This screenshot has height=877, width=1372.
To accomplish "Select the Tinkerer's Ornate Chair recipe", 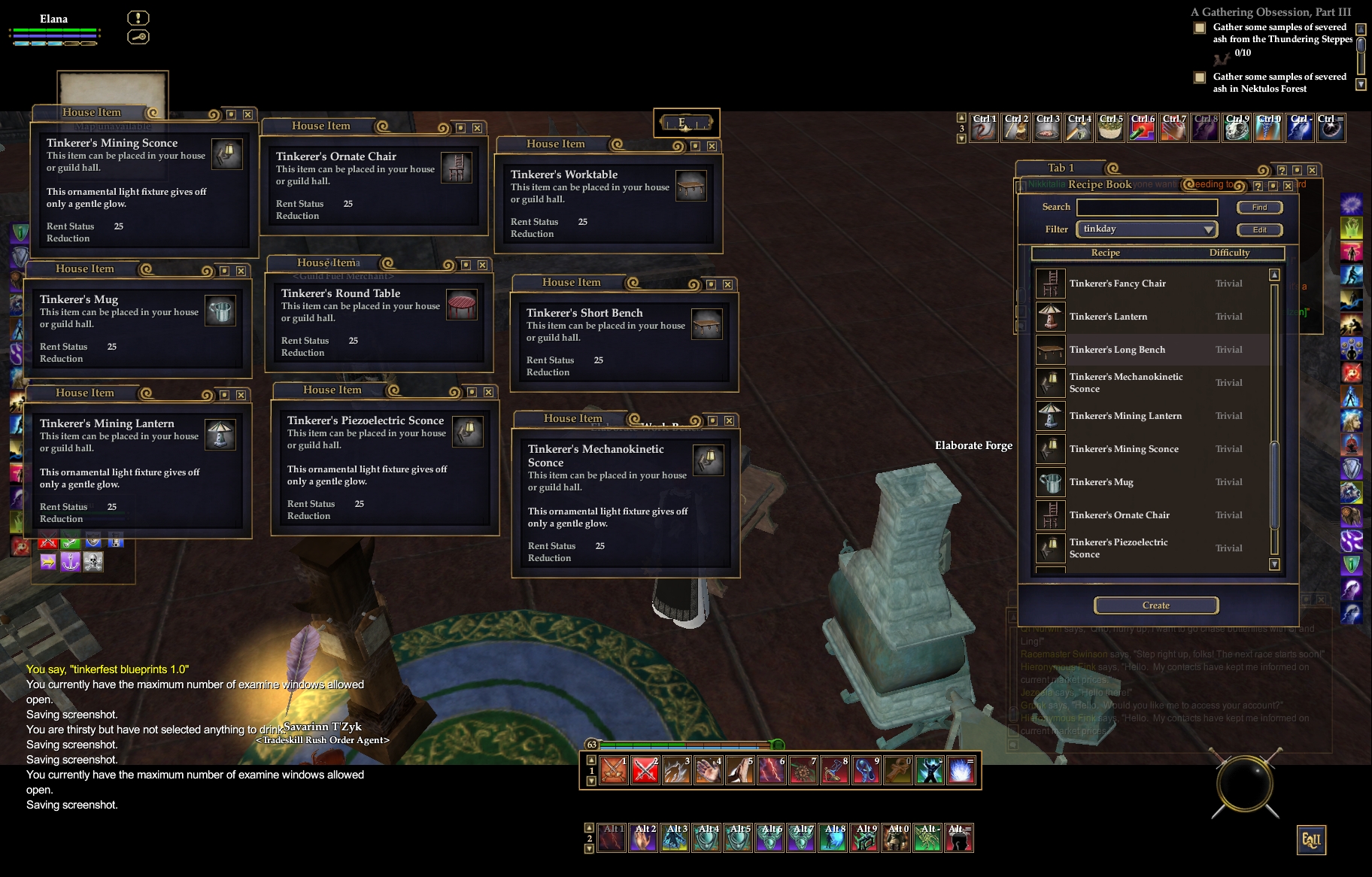I will [1119, 515].
